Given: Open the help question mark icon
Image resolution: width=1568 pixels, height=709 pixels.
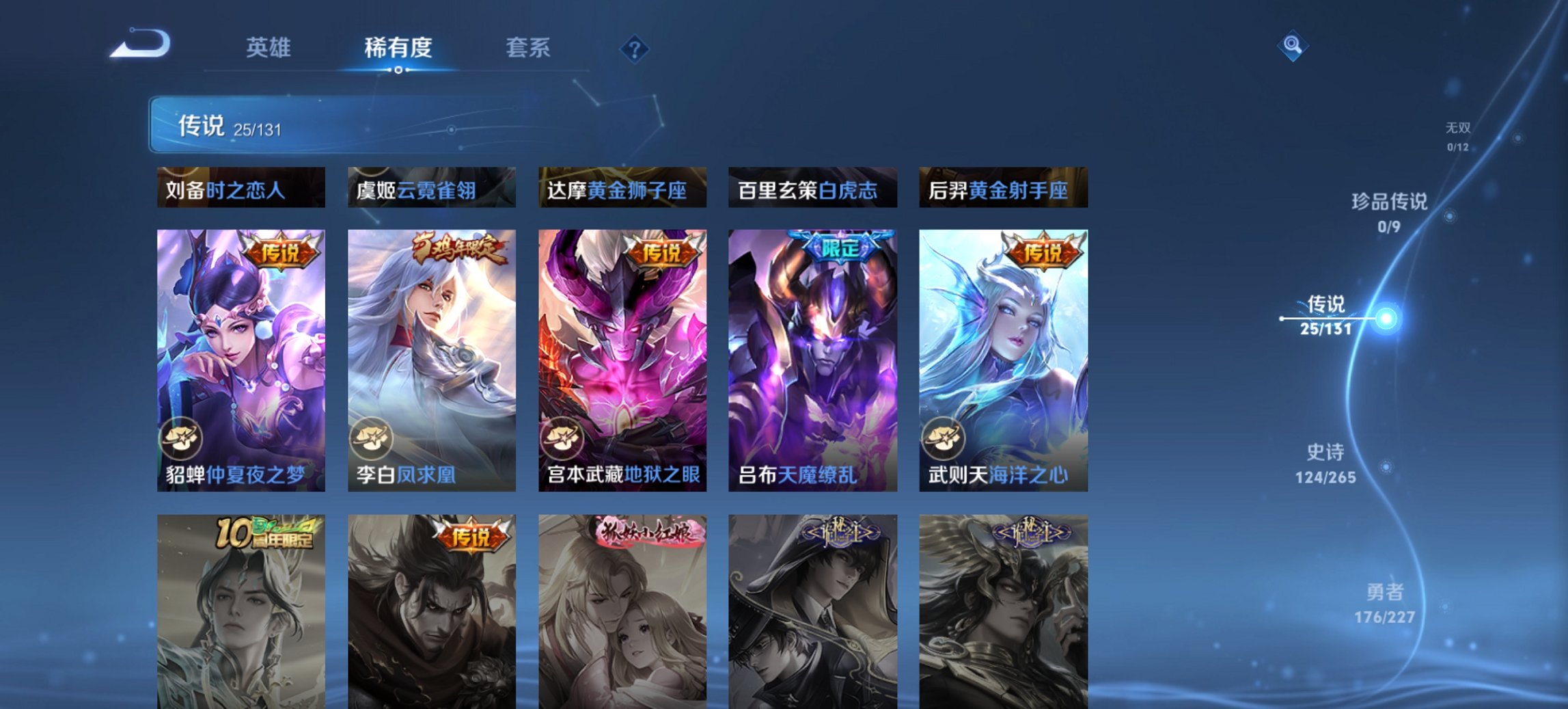Looking at the screenshot, I should (635, 49).
